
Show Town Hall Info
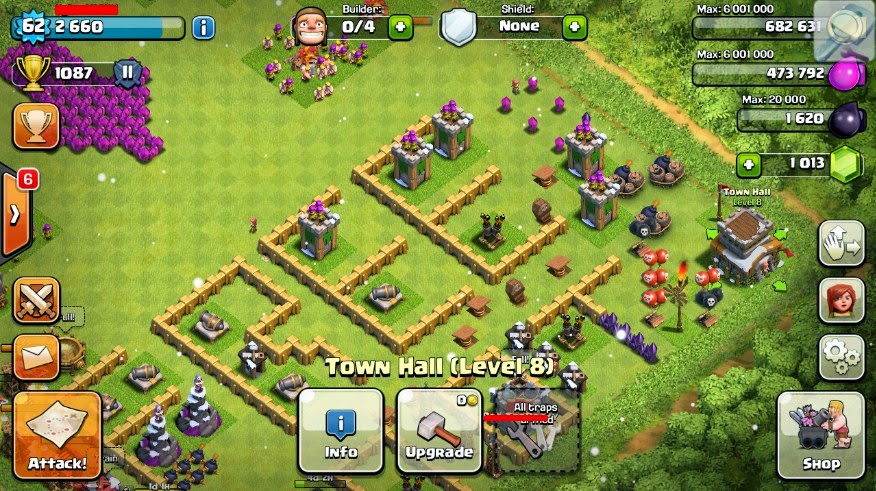pos(340,430)
